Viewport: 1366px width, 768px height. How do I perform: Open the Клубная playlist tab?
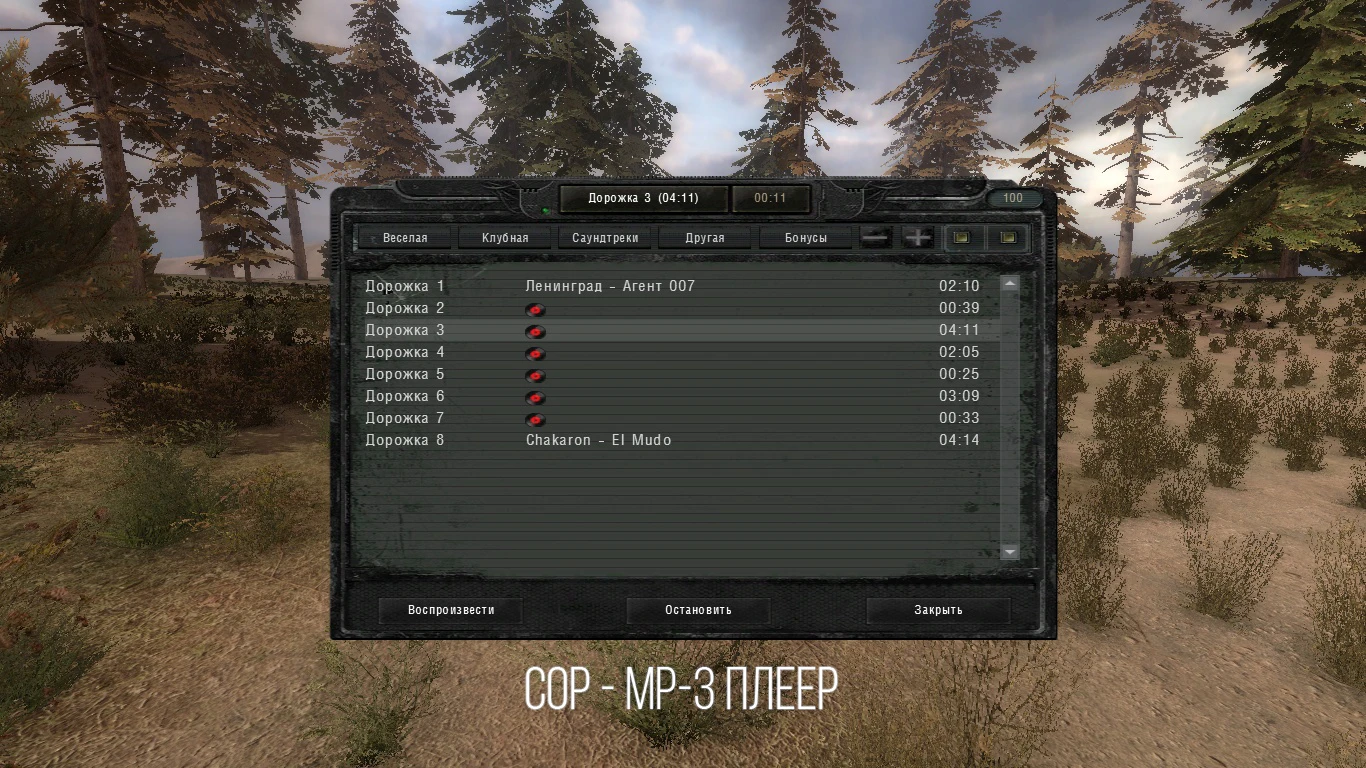coord(504,237)
